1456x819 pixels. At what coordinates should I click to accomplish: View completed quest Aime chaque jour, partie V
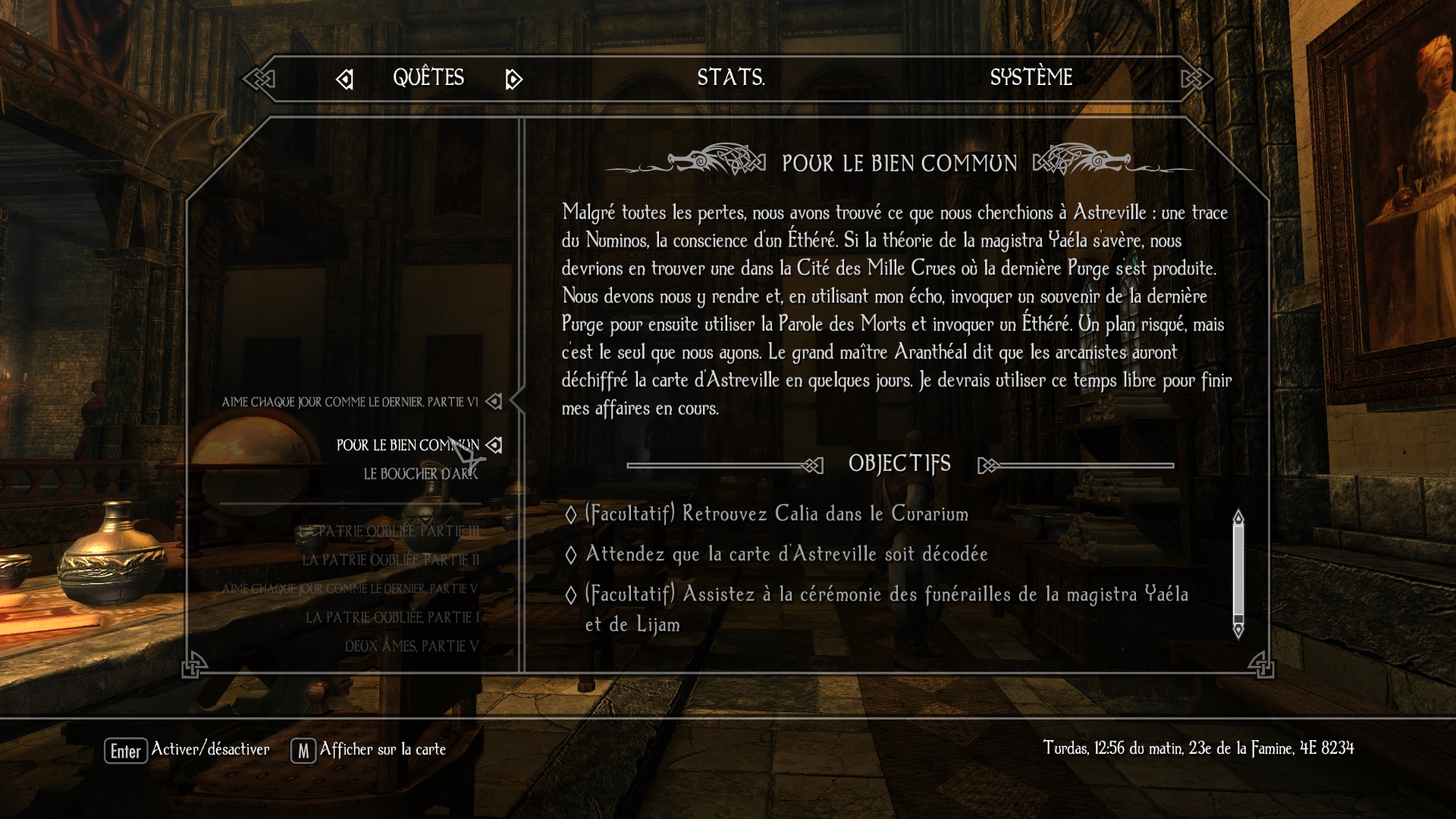(350, 589)
